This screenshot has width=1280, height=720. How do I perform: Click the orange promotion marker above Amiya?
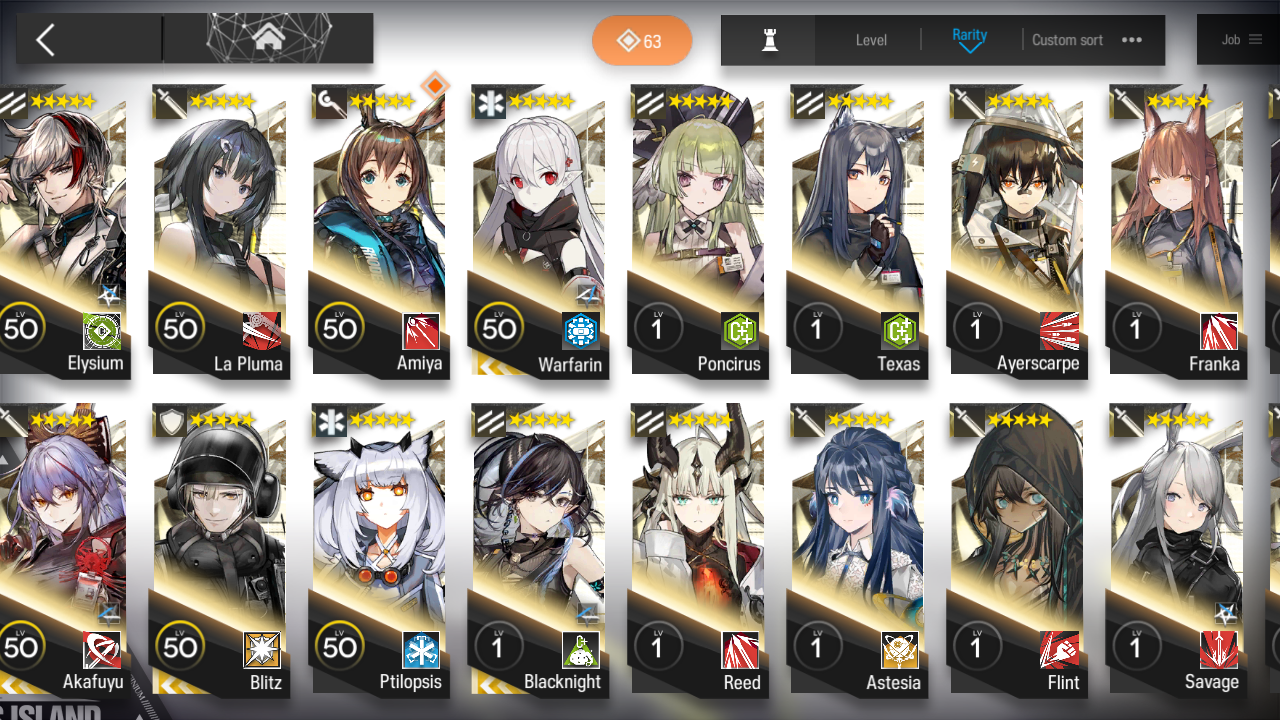tap(434, 87)
